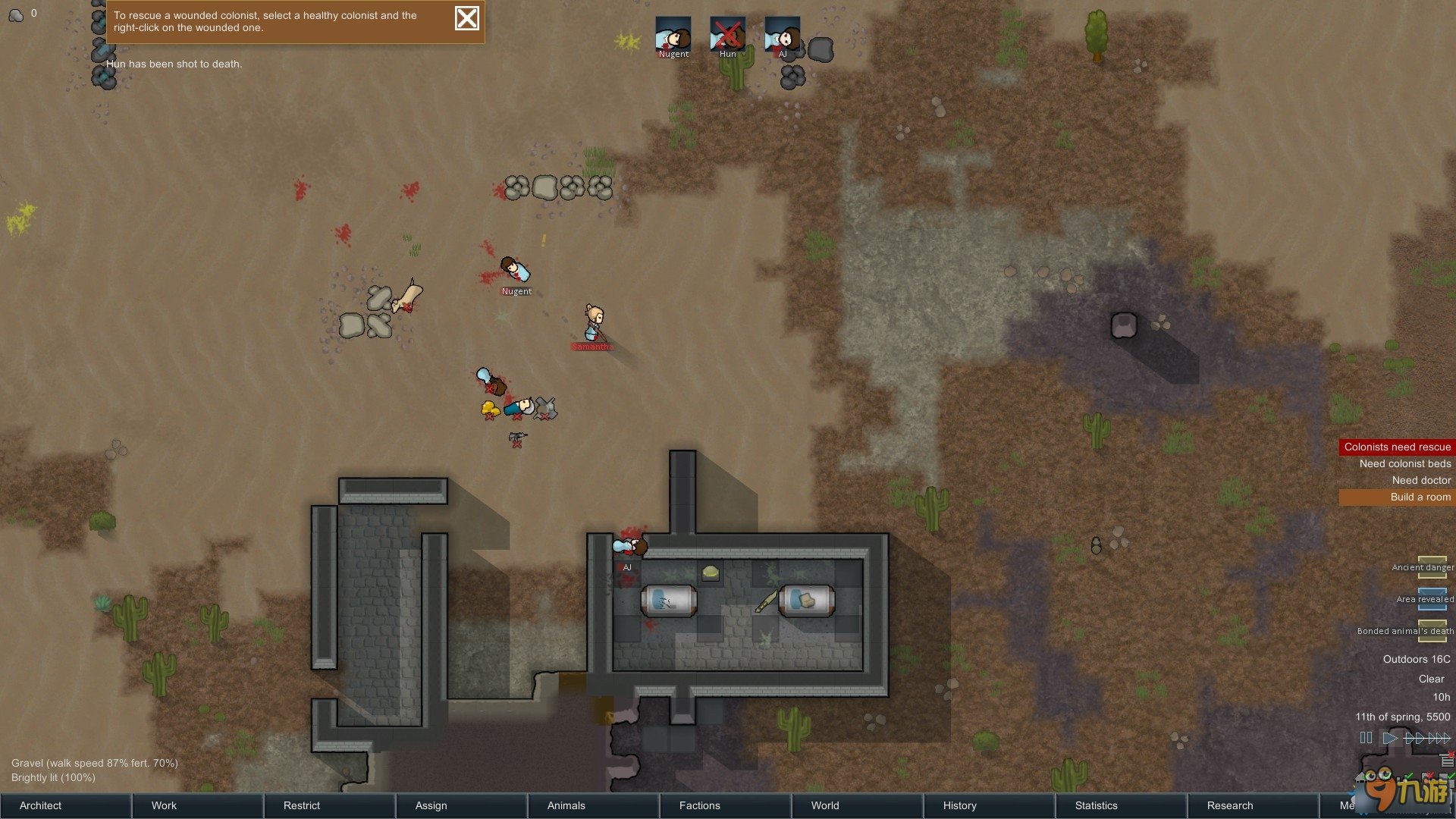1456x819 pixels.
Task: Open the Assign tab
Action: (462, 805)
